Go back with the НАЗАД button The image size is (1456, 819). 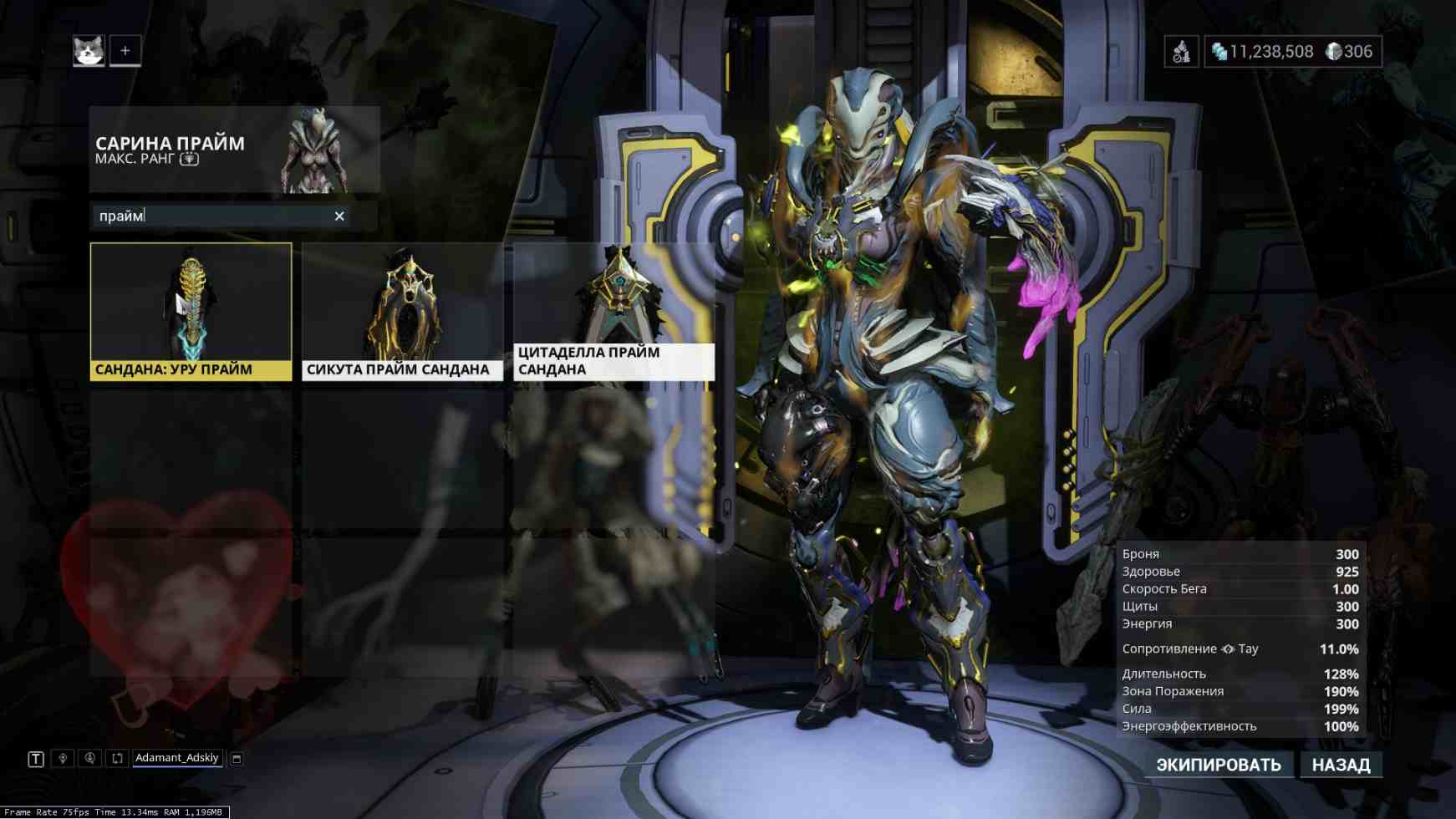coord(1341,765)
